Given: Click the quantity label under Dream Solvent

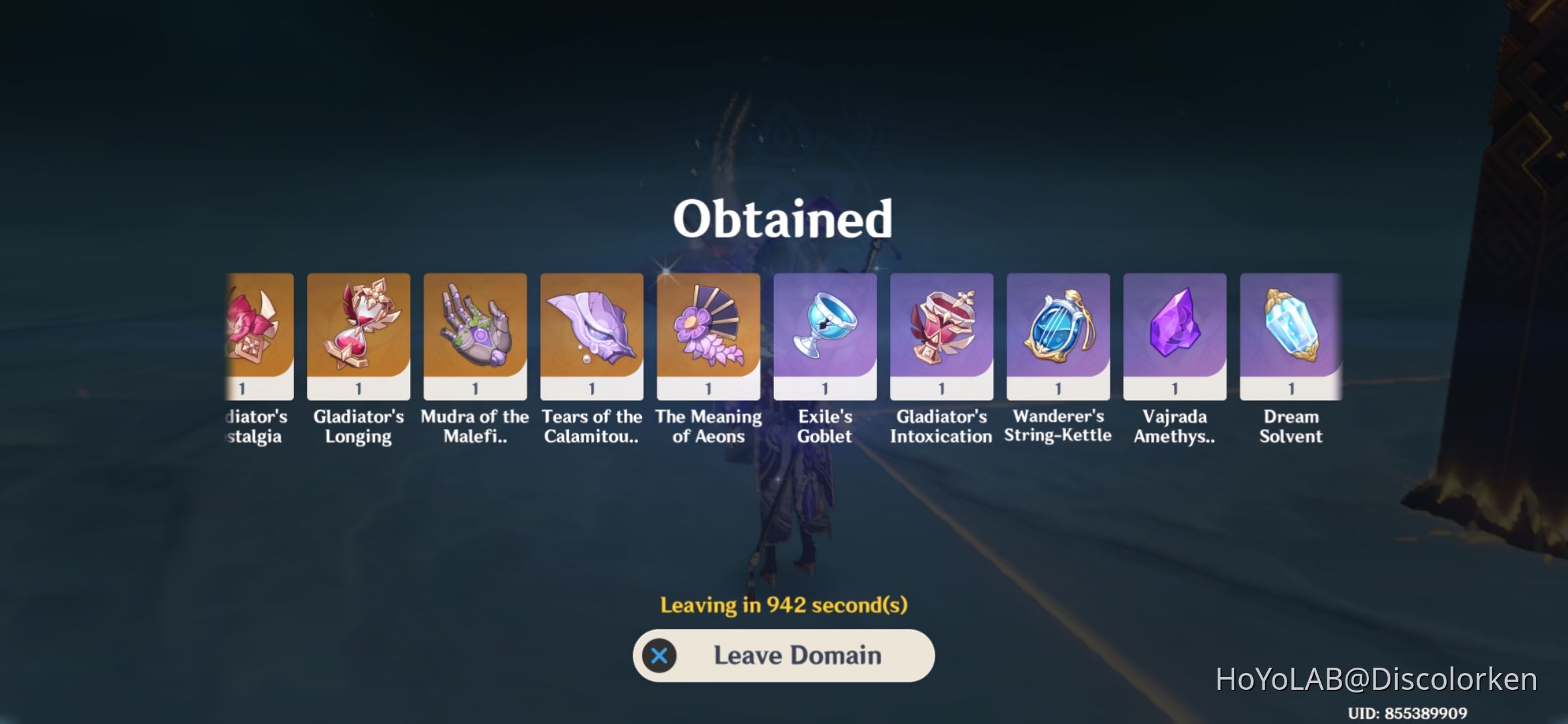Looking at the screenshot, I should (x=1290, y=387).
